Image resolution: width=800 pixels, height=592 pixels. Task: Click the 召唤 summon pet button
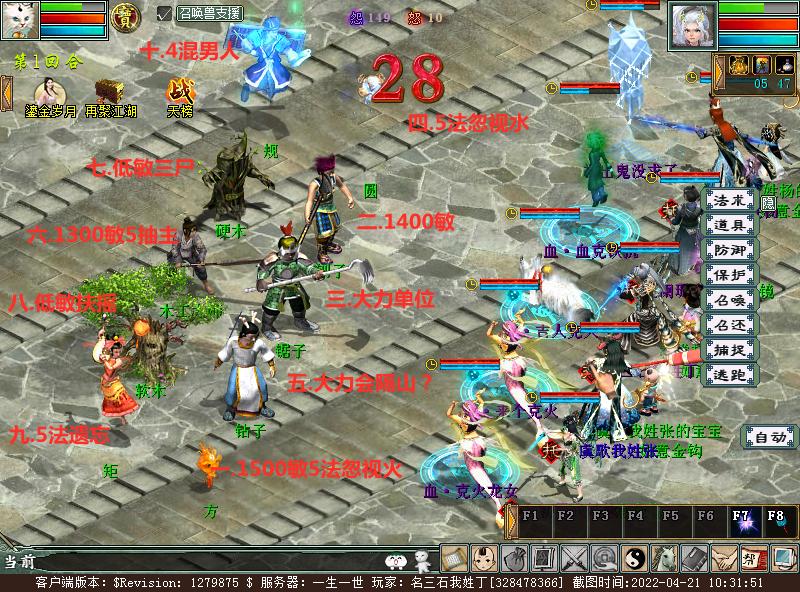(730, 300)
